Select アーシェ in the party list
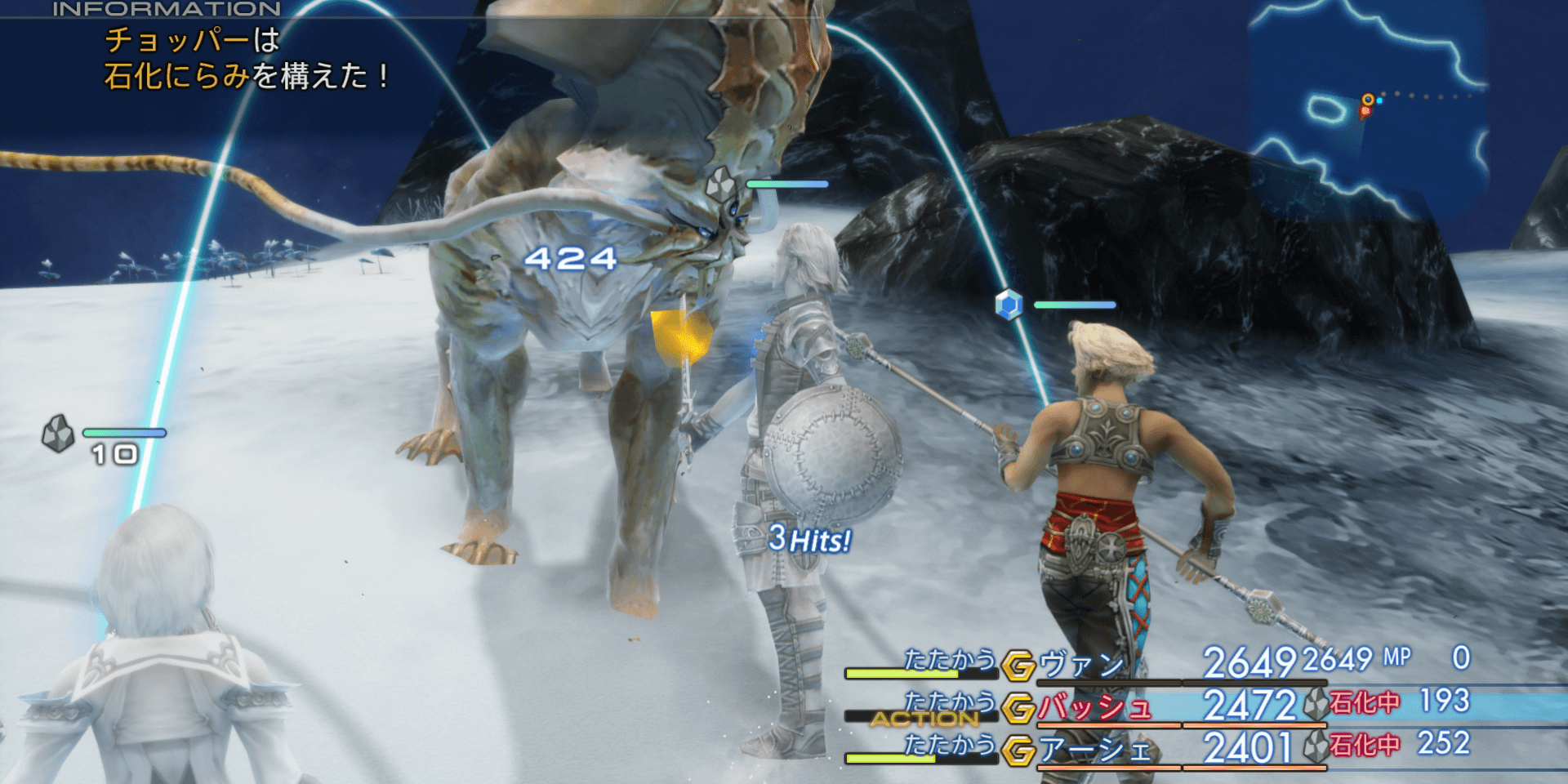The image size is (1568, 784). tap(1095, 750)
